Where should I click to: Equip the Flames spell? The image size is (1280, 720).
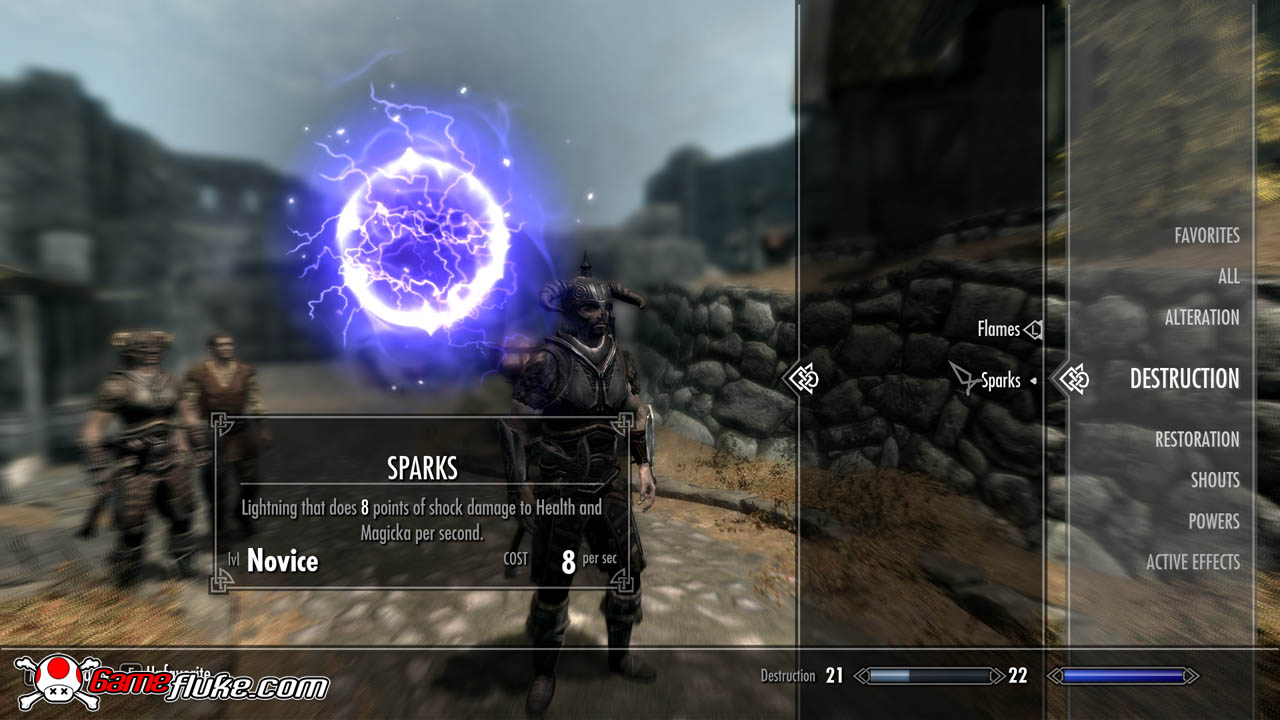point(997,328)
